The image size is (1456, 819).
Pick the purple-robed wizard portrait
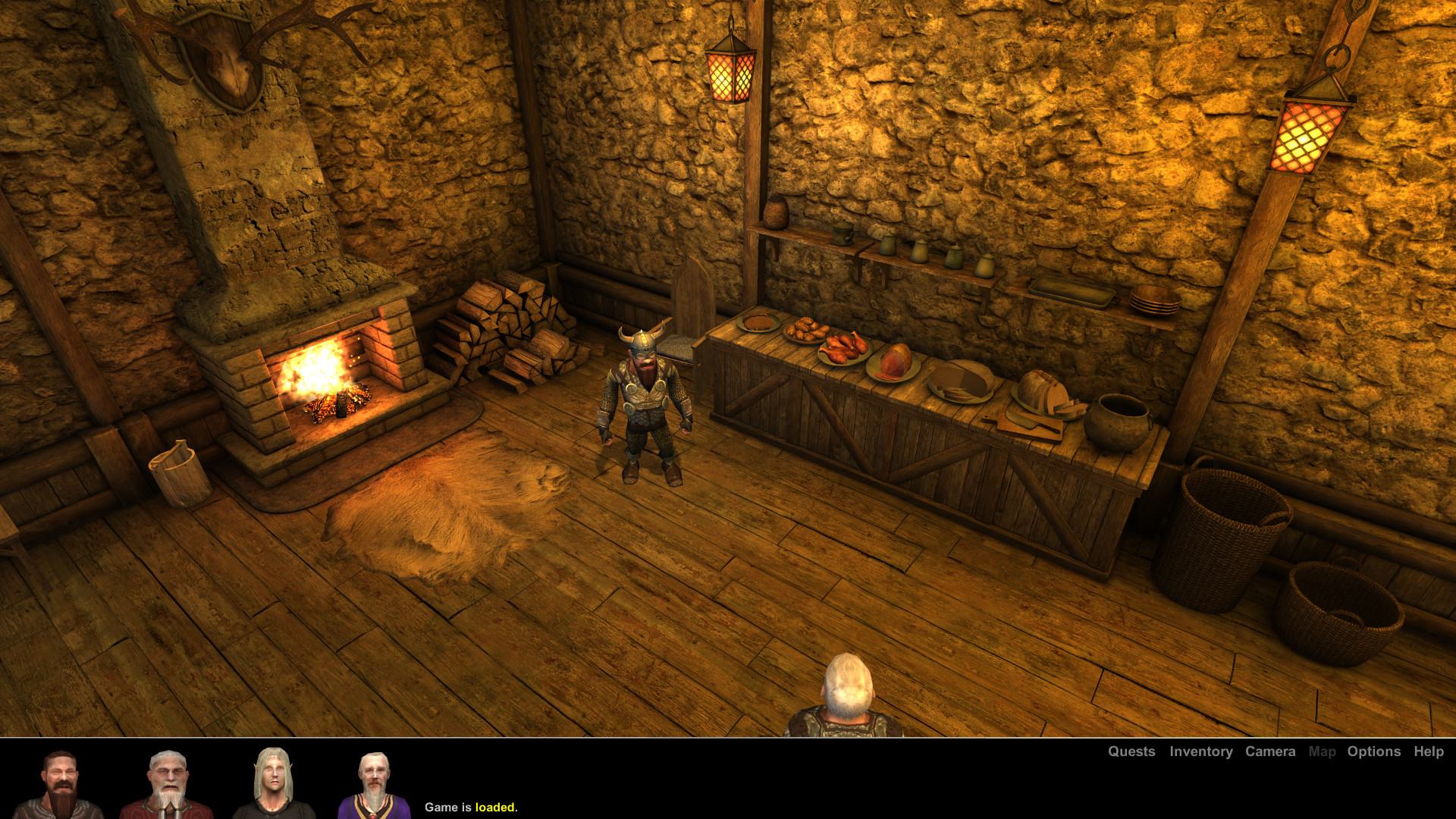373,784
